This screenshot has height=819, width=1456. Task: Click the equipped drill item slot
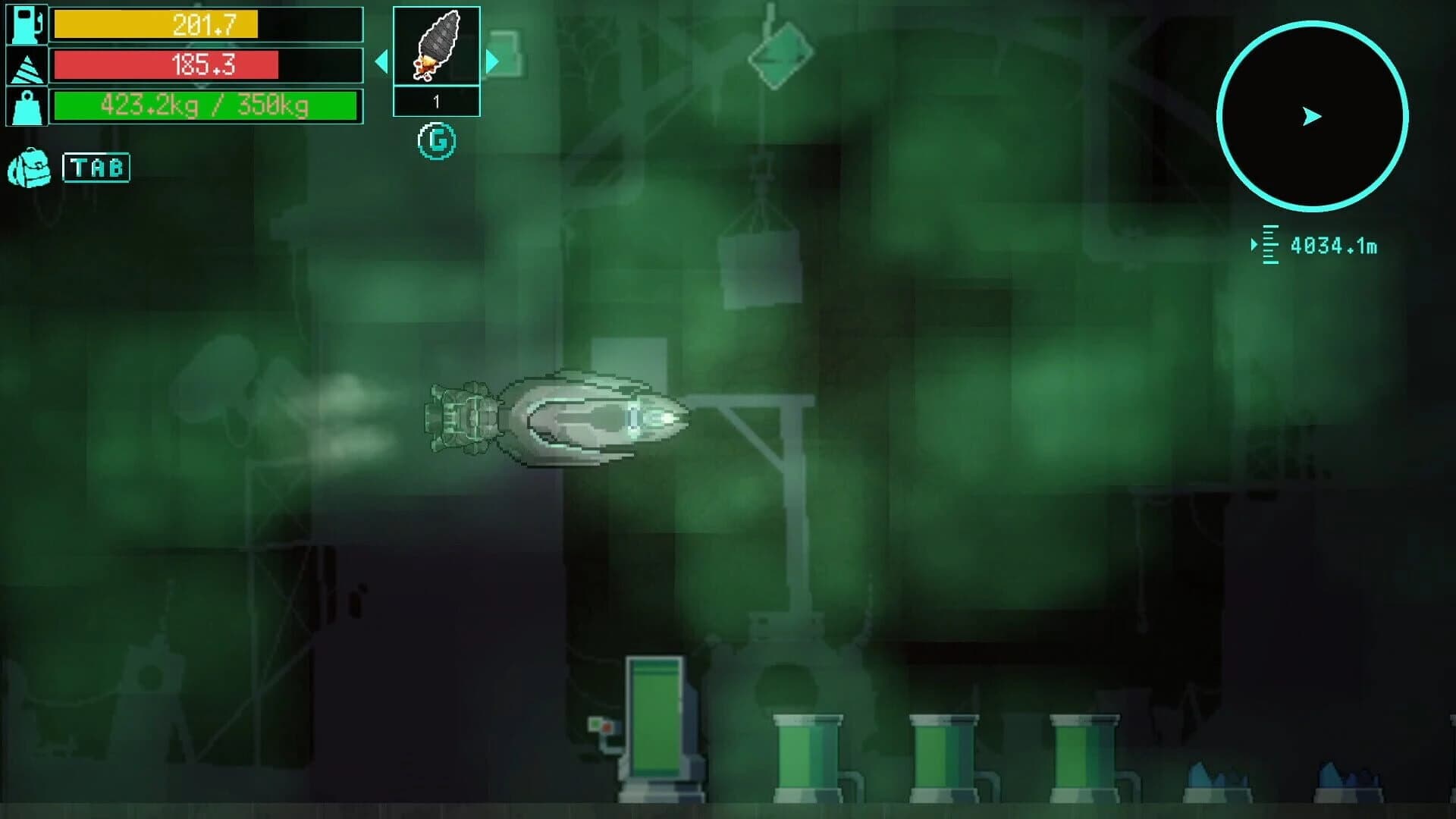tap(436, 48)
